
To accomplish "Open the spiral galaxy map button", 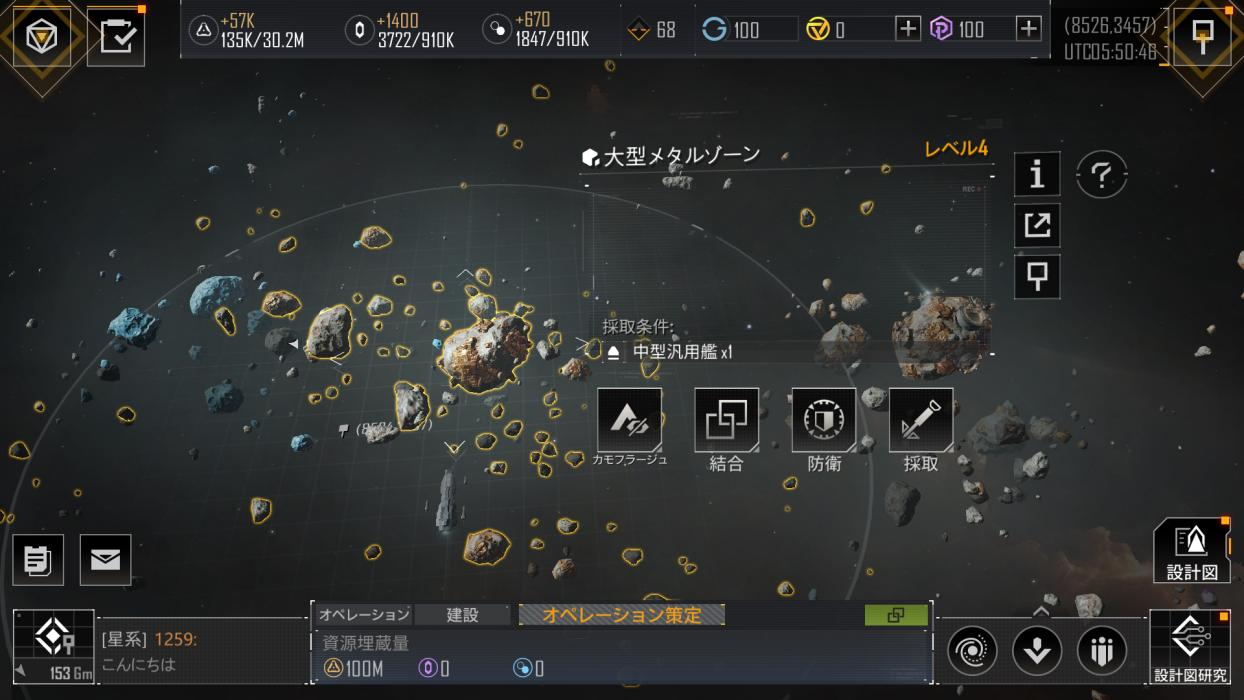I will 972,651.
